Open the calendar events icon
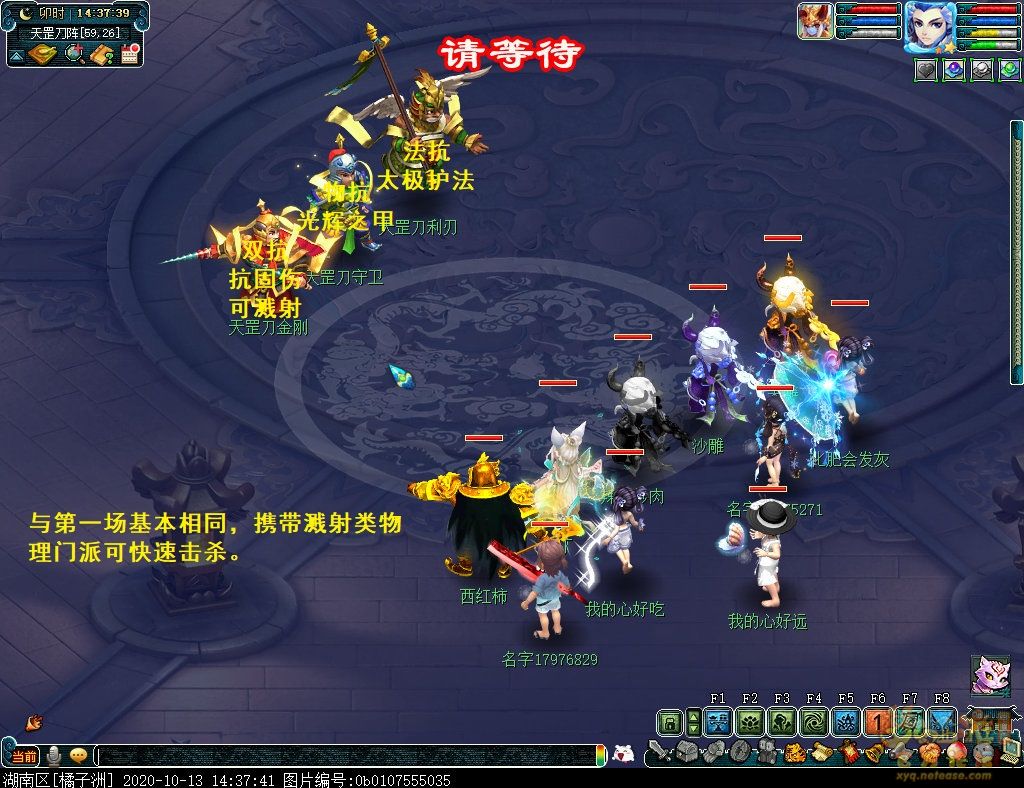This screenshot has height=788, width=1024. 128,55
